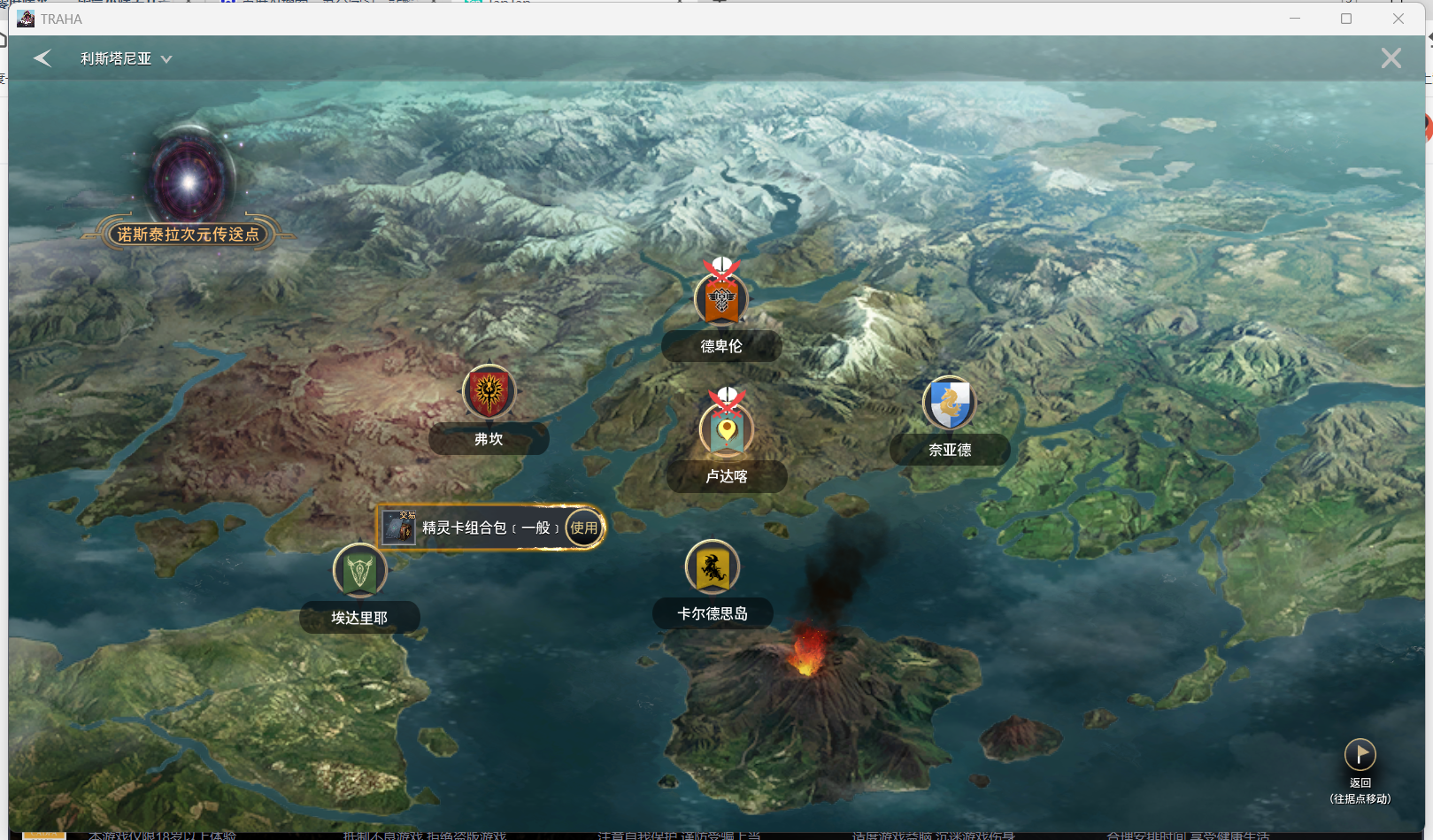The image size is (1433, 840).
Task: Choose the 卡尔德思岛 island marker
Action: point(713,567)
